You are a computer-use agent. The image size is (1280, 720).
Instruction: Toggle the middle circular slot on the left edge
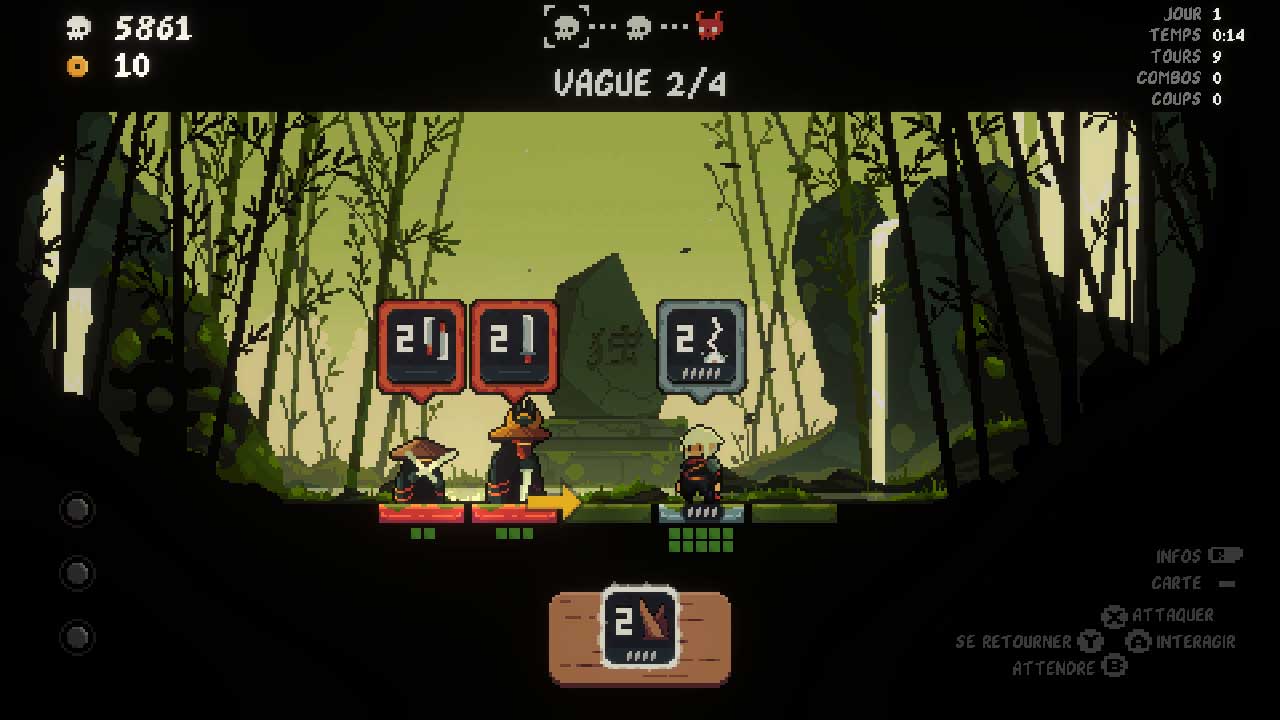[77, 573]
